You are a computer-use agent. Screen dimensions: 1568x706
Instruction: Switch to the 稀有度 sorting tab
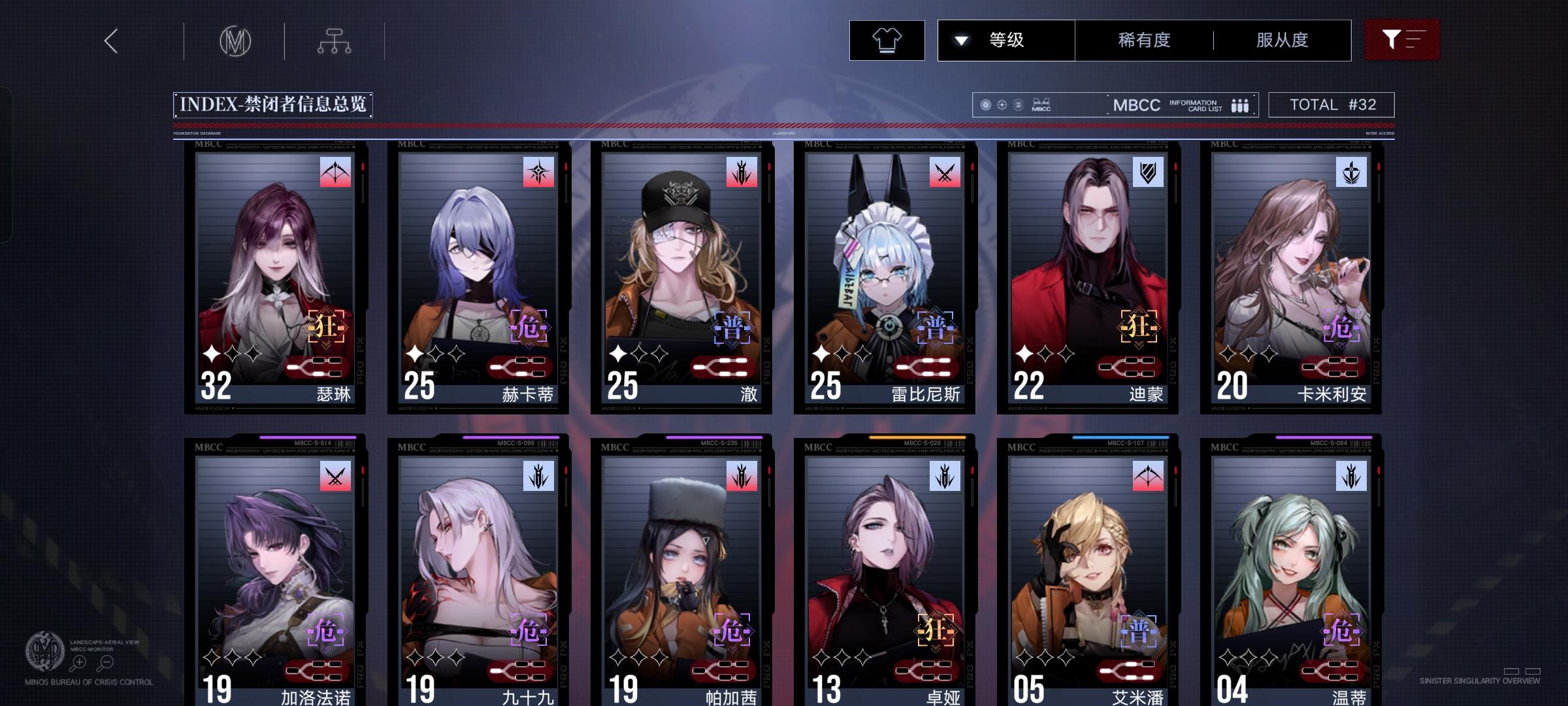(x=1143, y=40)
